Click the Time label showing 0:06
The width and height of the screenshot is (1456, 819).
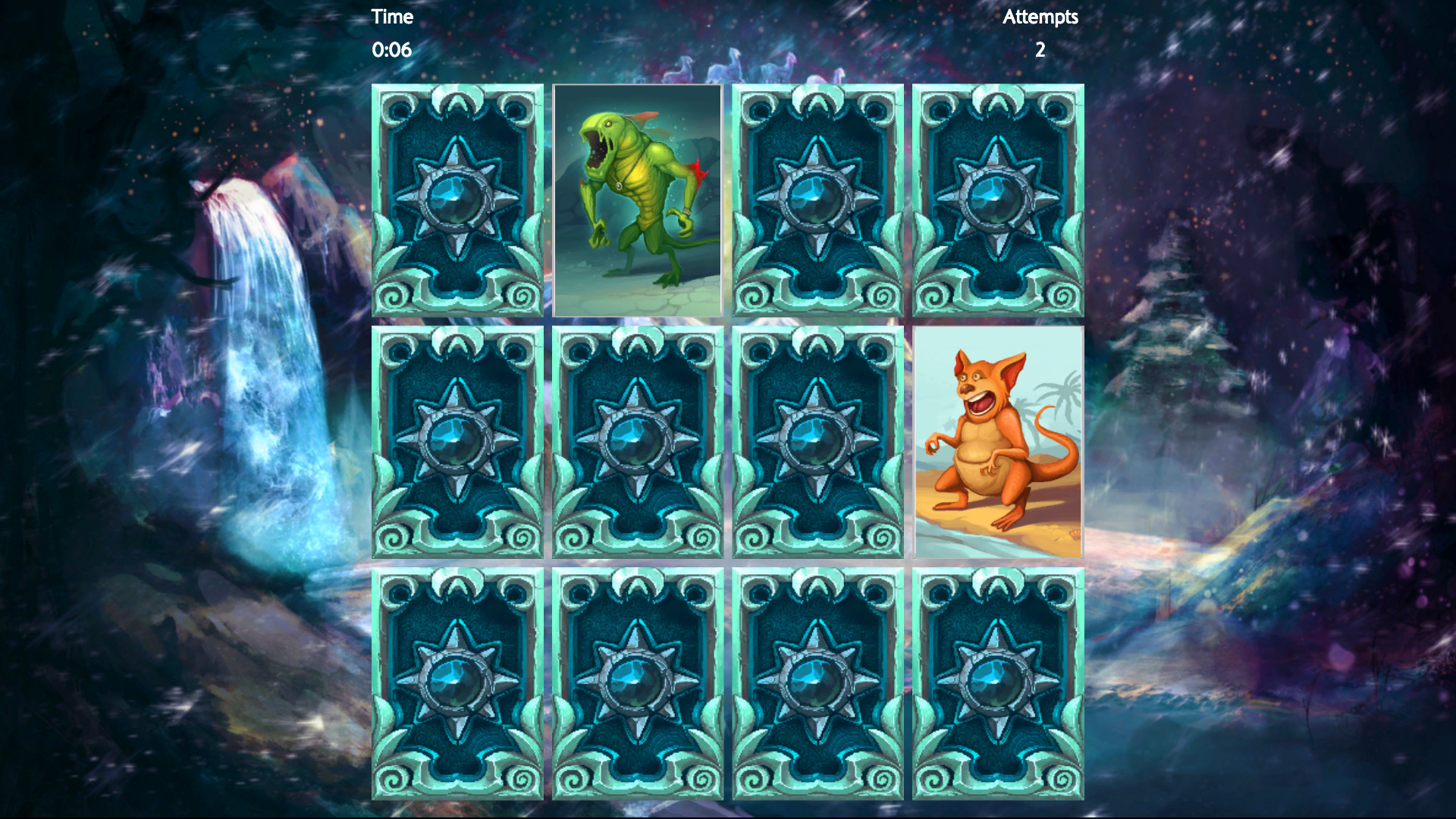pyautogui.click(x=392, y=17)
